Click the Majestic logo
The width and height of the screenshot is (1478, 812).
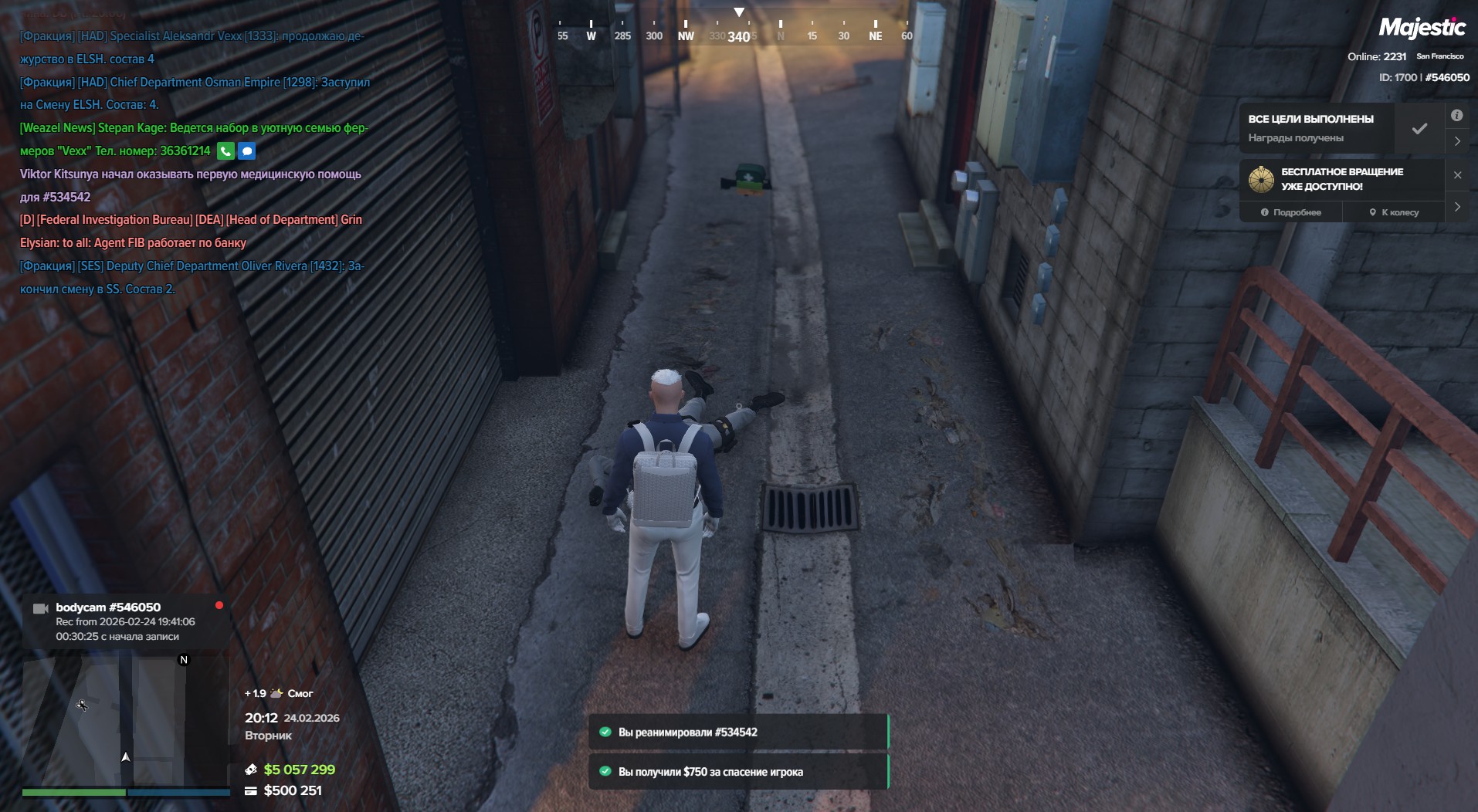(x=1422, y=29)
